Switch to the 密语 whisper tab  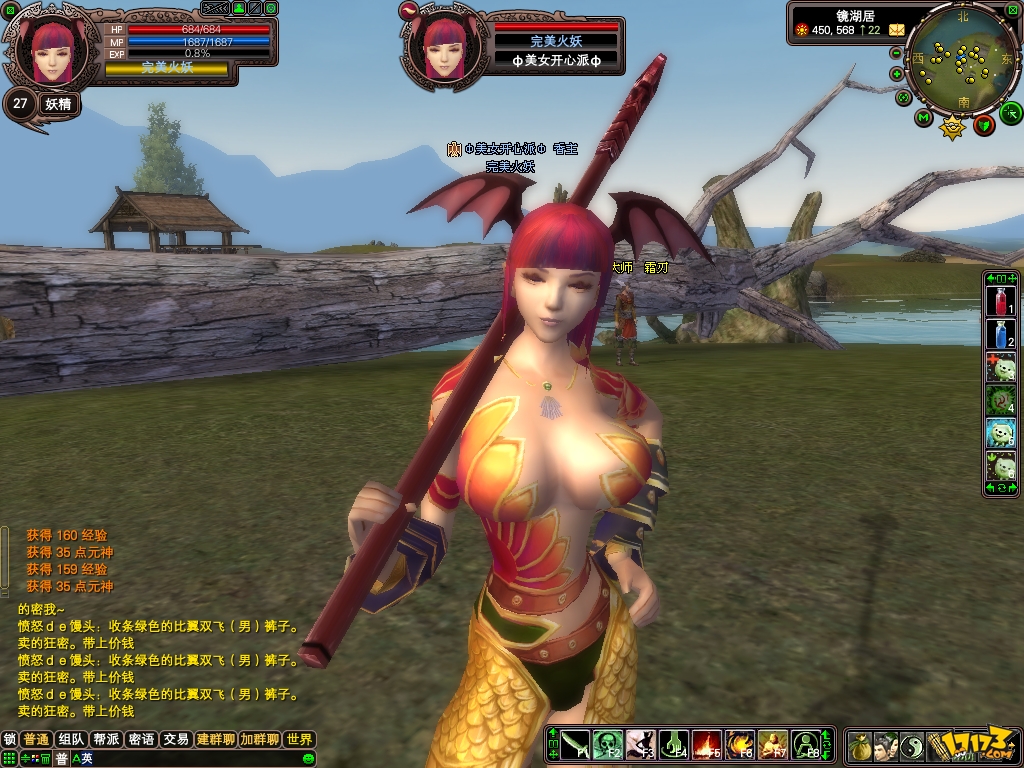click(x=141, y=740)
